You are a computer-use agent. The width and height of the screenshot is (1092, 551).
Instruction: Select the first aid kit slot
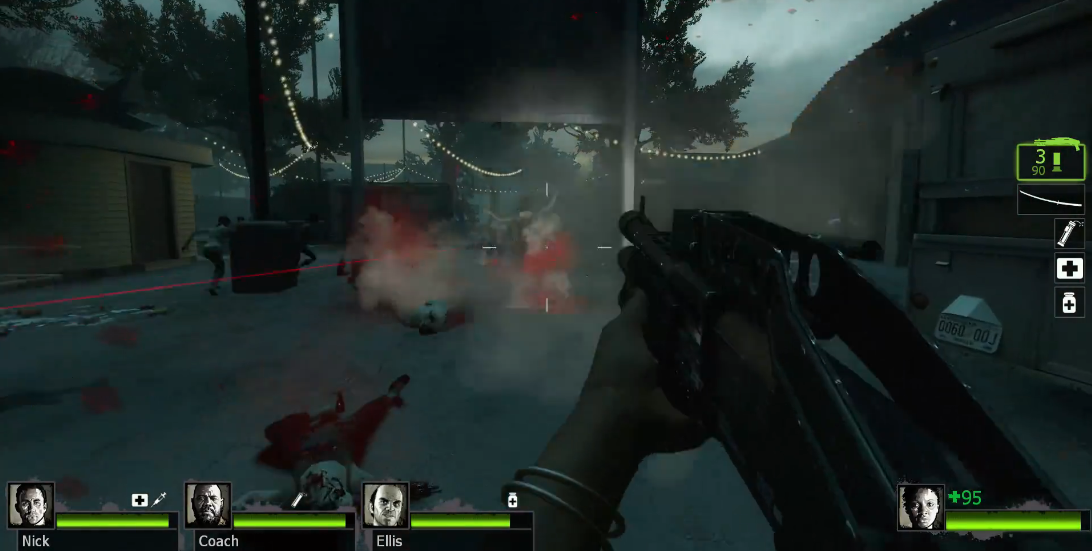(x=1069, y=267)
